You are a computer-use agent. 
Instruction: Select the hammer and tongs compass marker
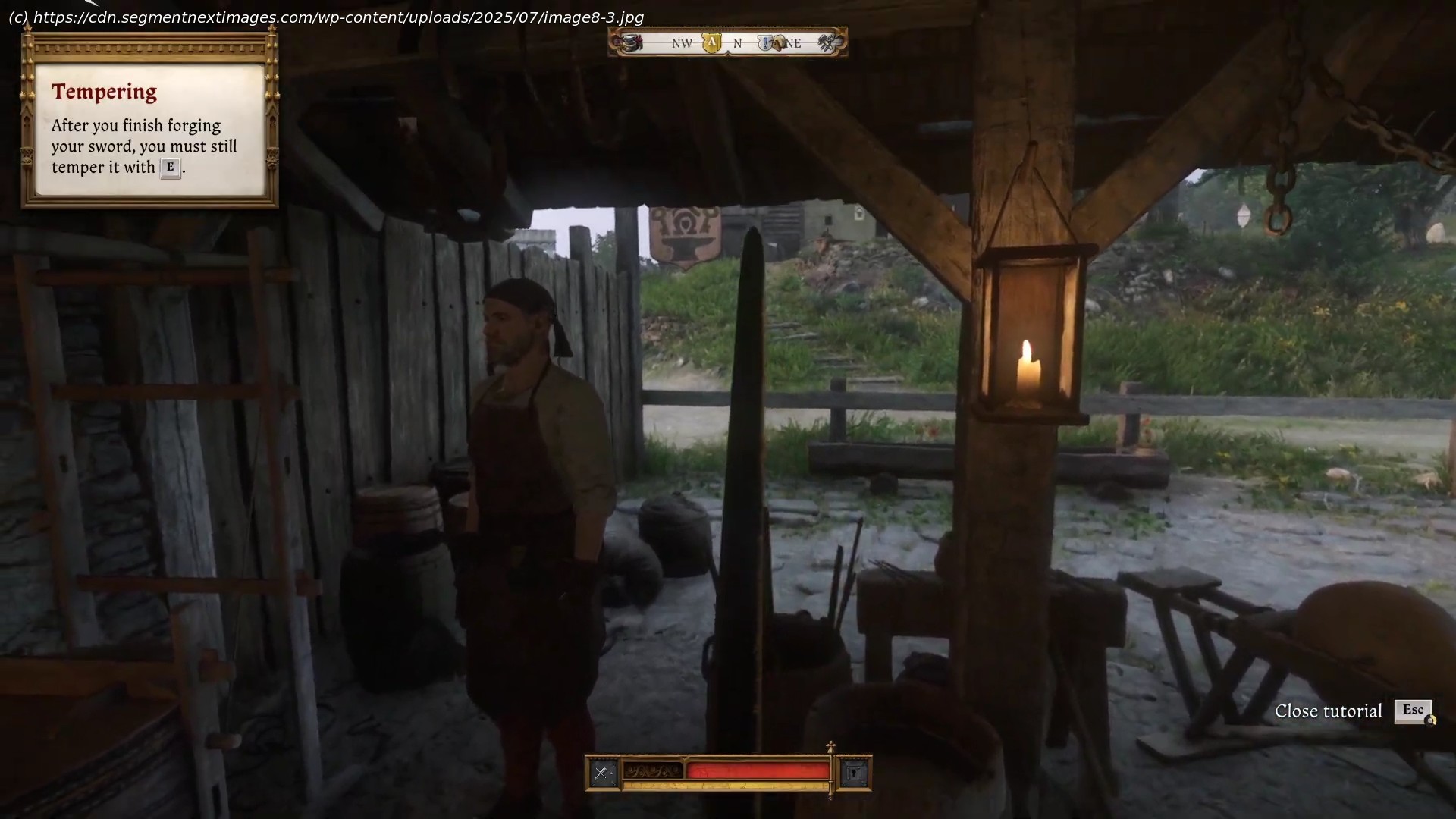pos(827,43)
